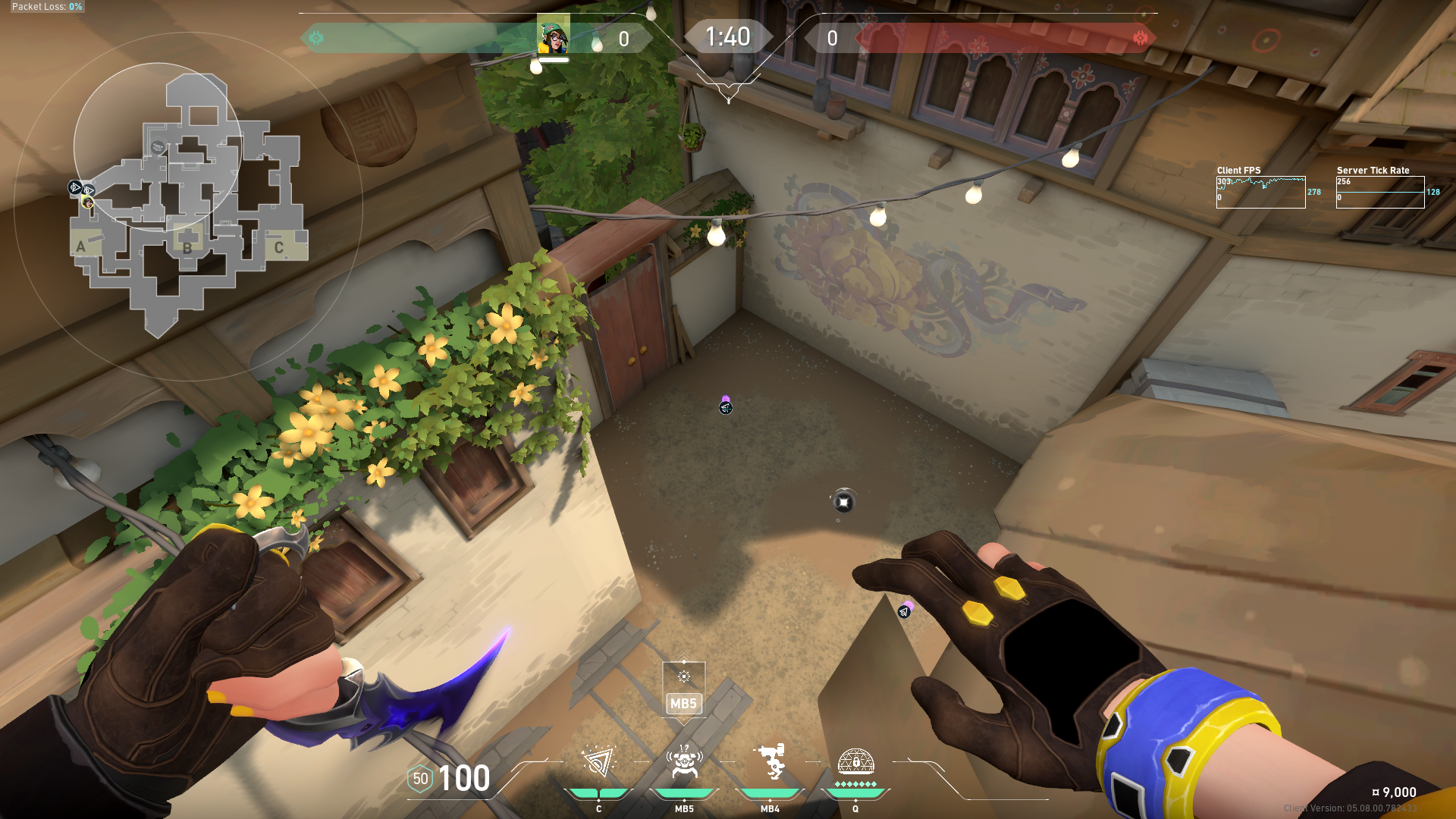
Task: Select the A site marker on minimap
Action: coord(81,246)
